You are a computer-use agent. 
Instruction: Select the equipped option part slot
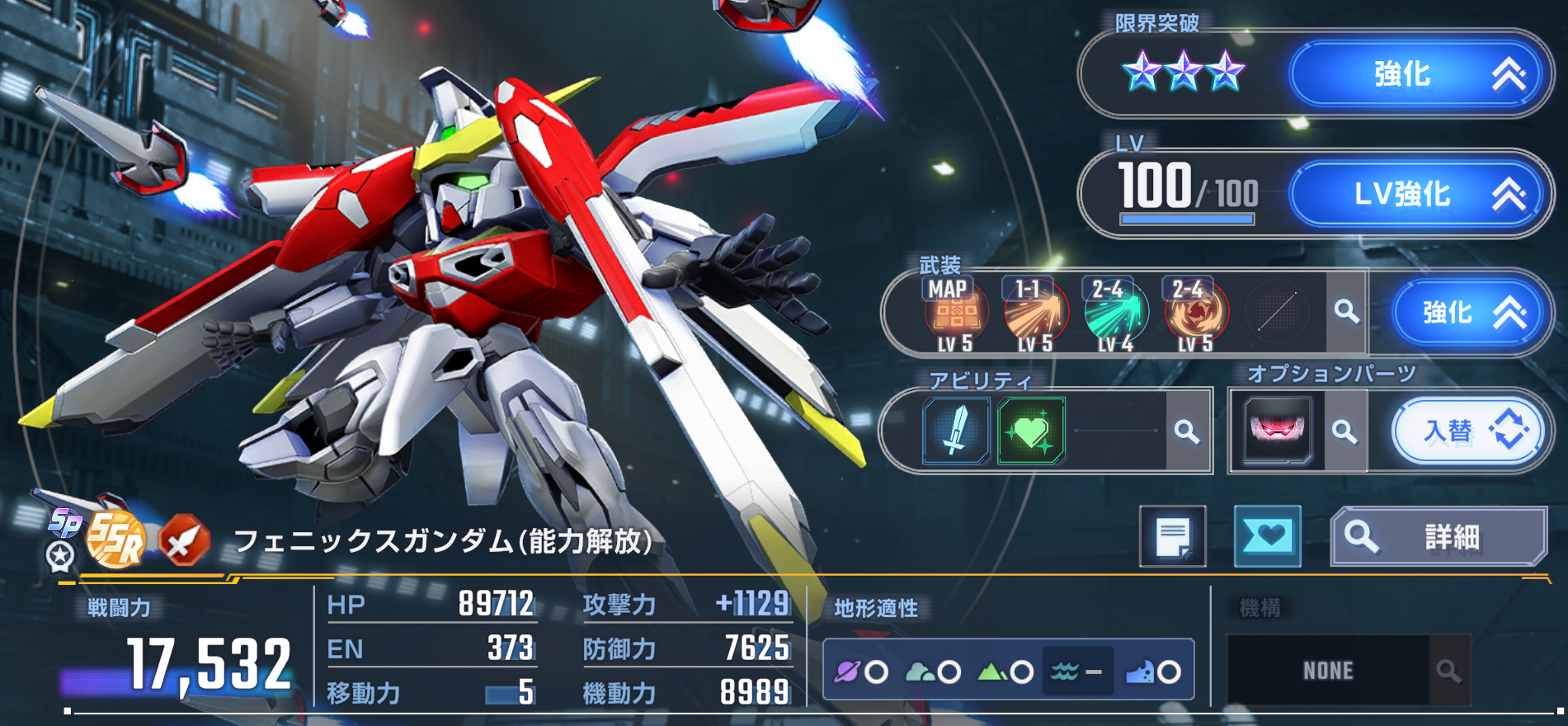click(1277, 430)
